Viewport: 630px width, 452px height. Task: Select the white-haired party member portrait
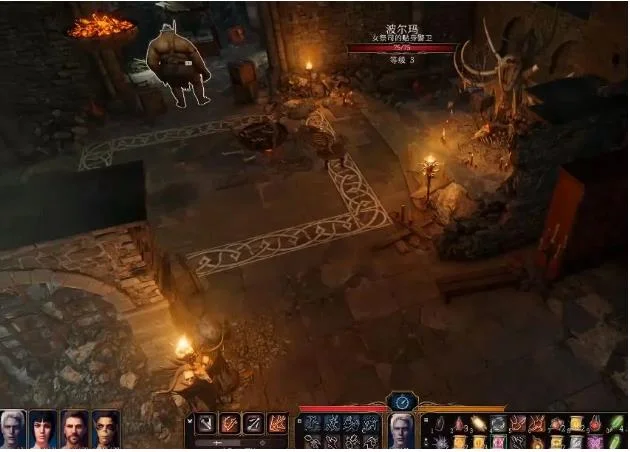[13, 428]
